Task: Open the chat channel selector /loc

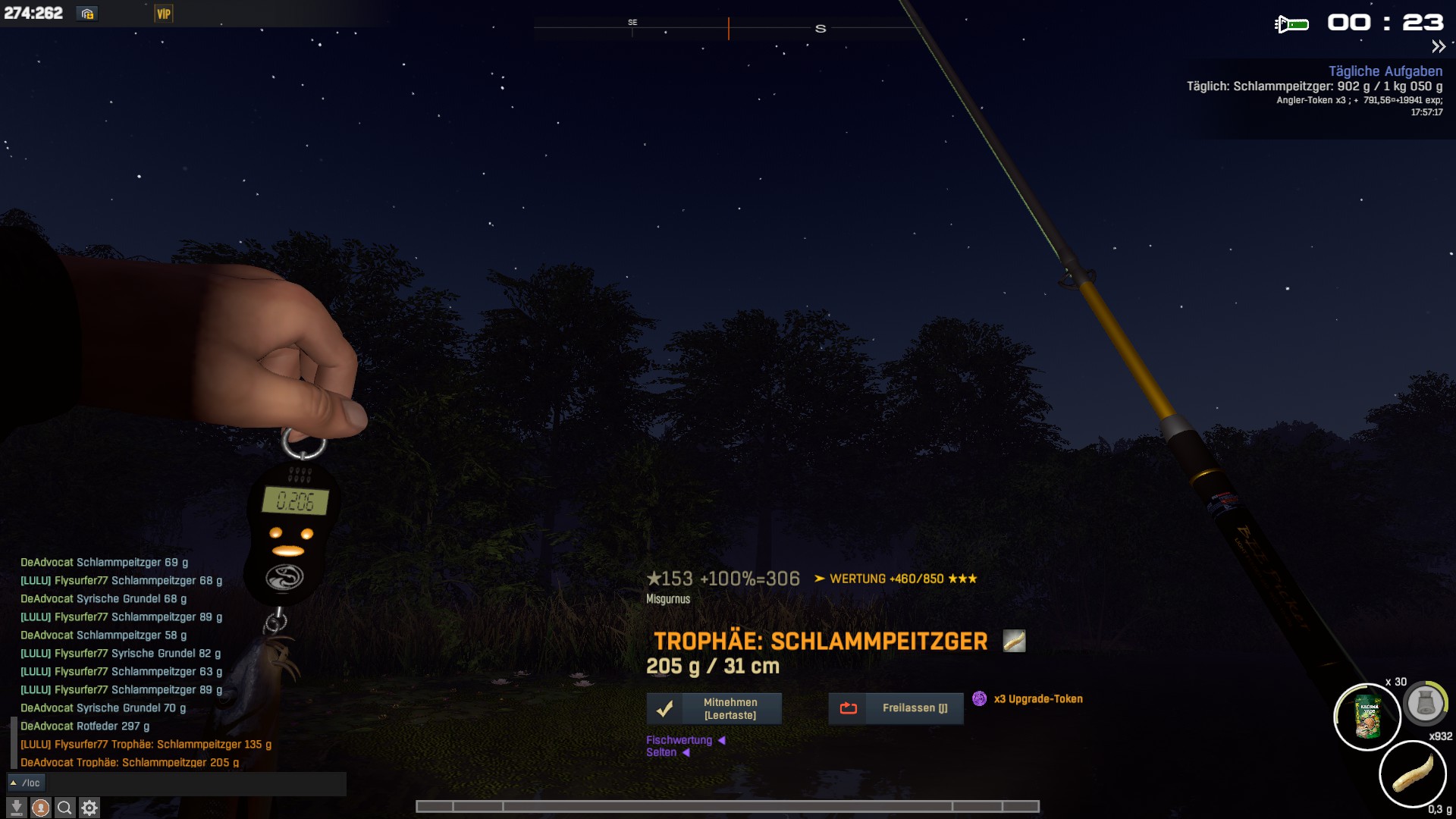Action: pyautogui.click(x=27, y=783)
